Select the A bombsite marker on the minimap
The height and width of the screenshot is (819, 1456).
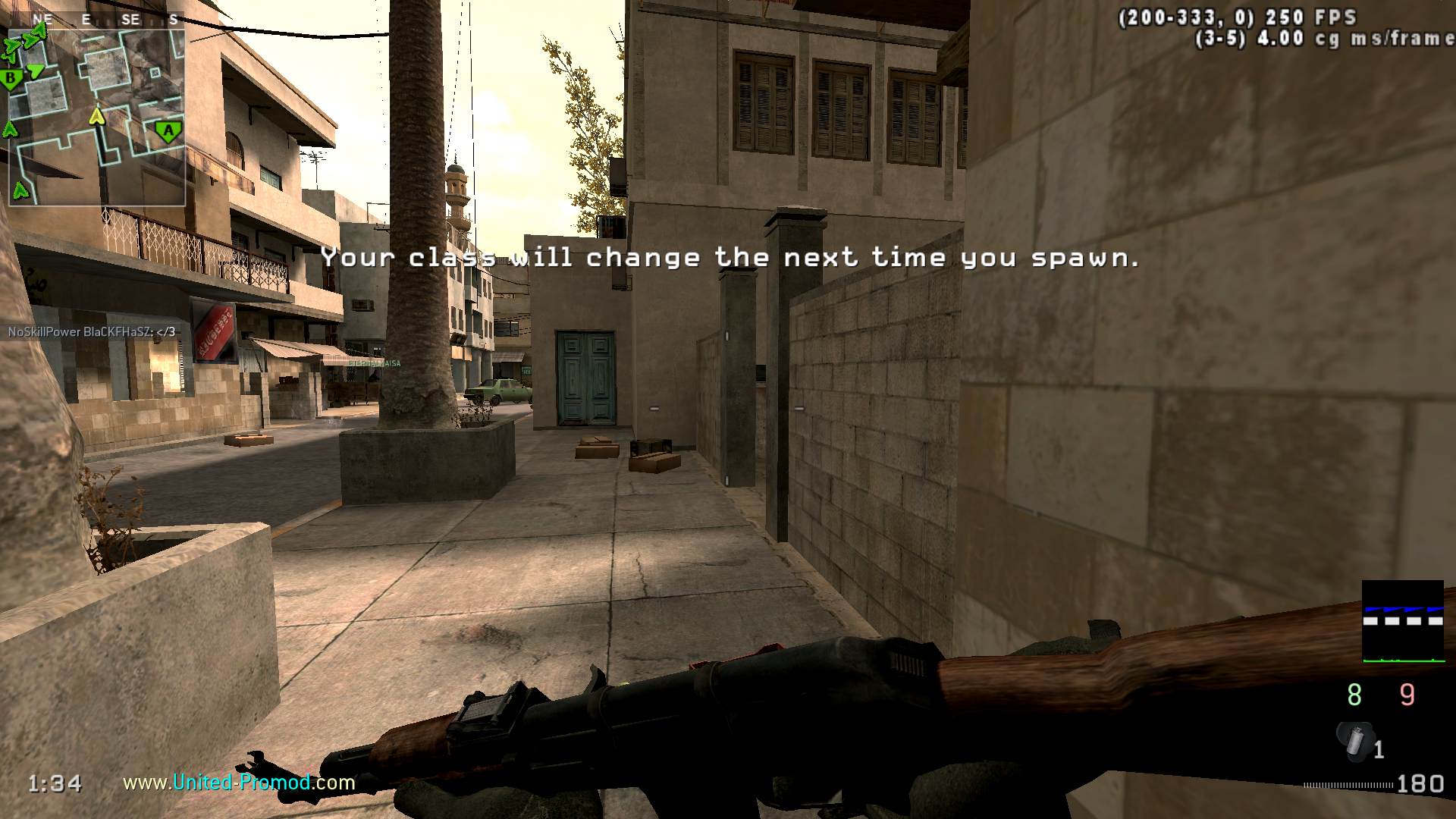pyautogui.click(x=168, y=132)
